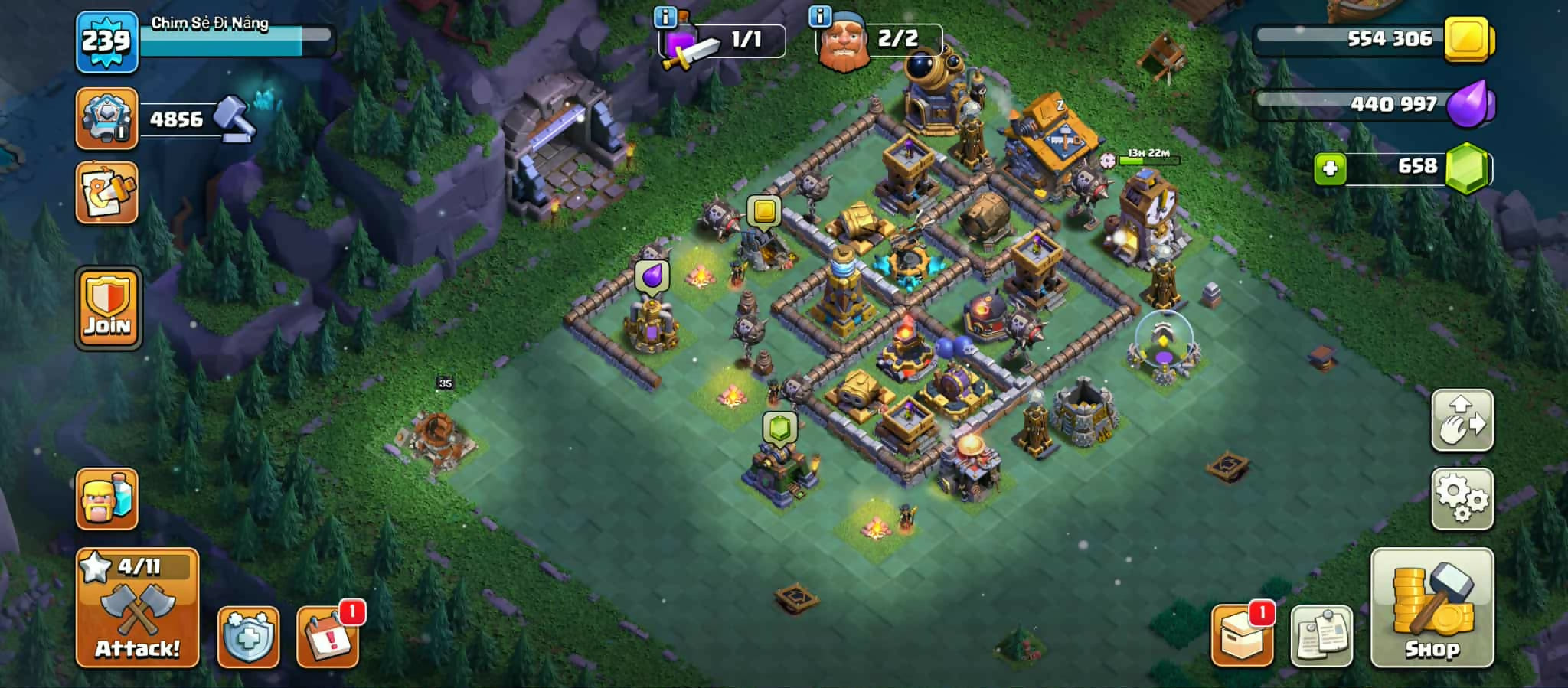Collect gems from the green gem bubble
Screen dimensions: 1568x688
tap(779, 428)
